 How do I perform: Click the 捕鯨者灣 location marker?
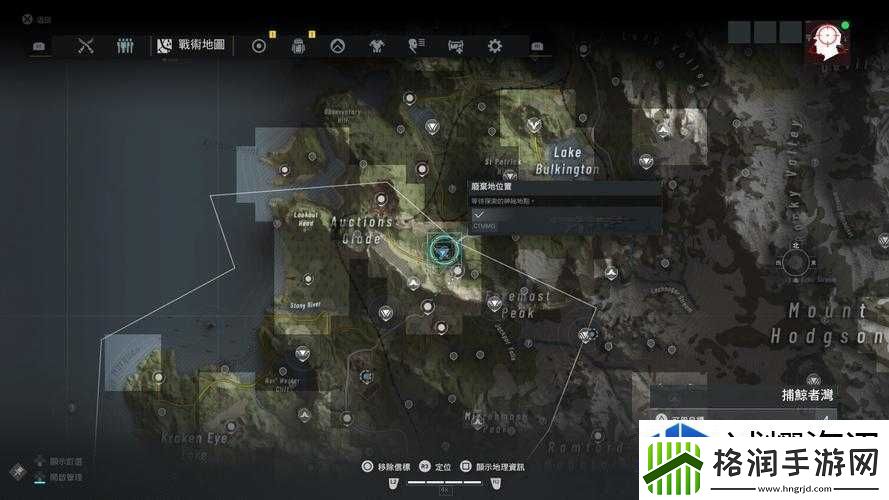(x=813, y=381)
